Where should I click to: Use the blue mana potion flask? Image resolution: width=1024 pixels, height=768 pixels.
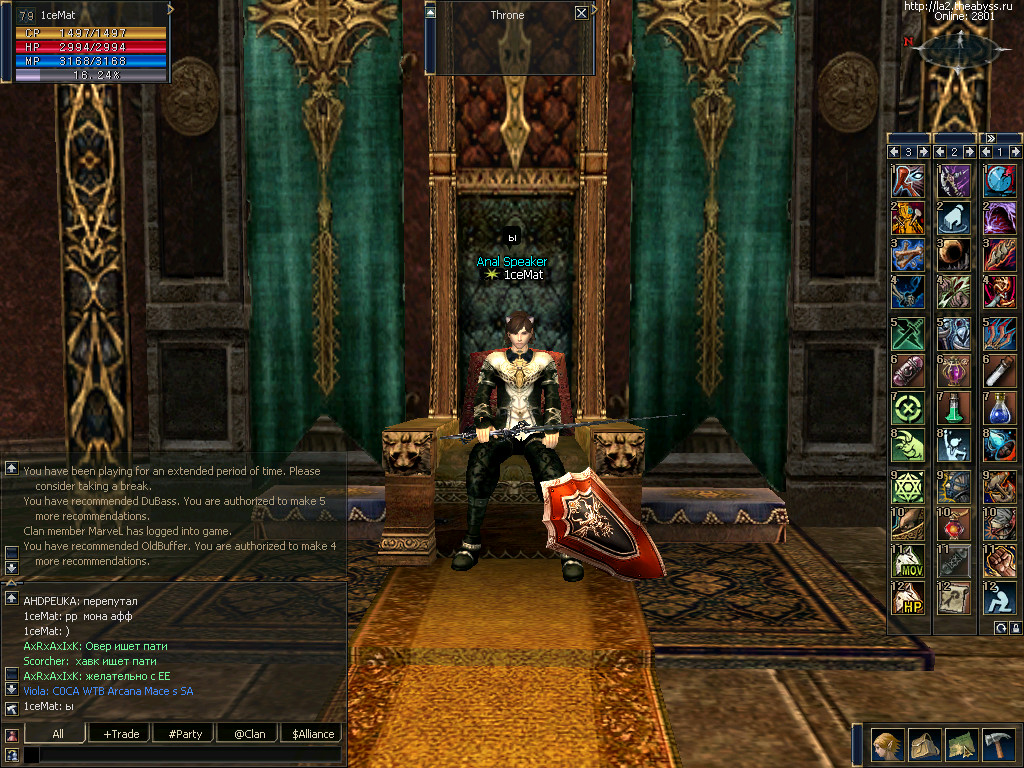click(x=998, y=407)
